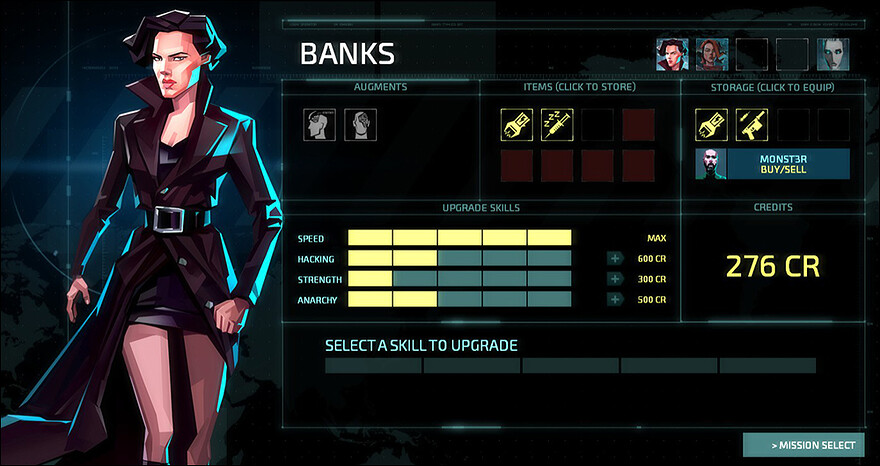Screen dimensions: 880x466
Task: Store the sleep dart syringe item
Action: pos(557,124)
